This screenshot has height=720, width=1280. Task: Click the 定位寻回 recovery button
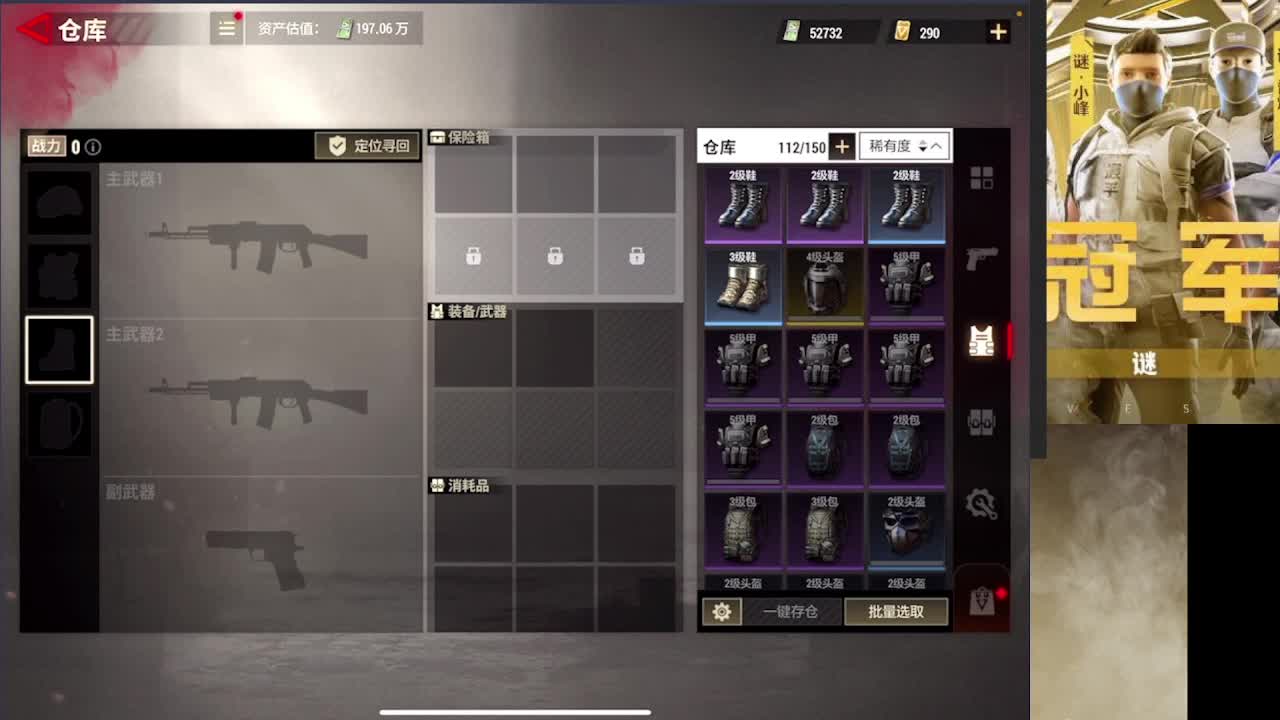point(367,144)
